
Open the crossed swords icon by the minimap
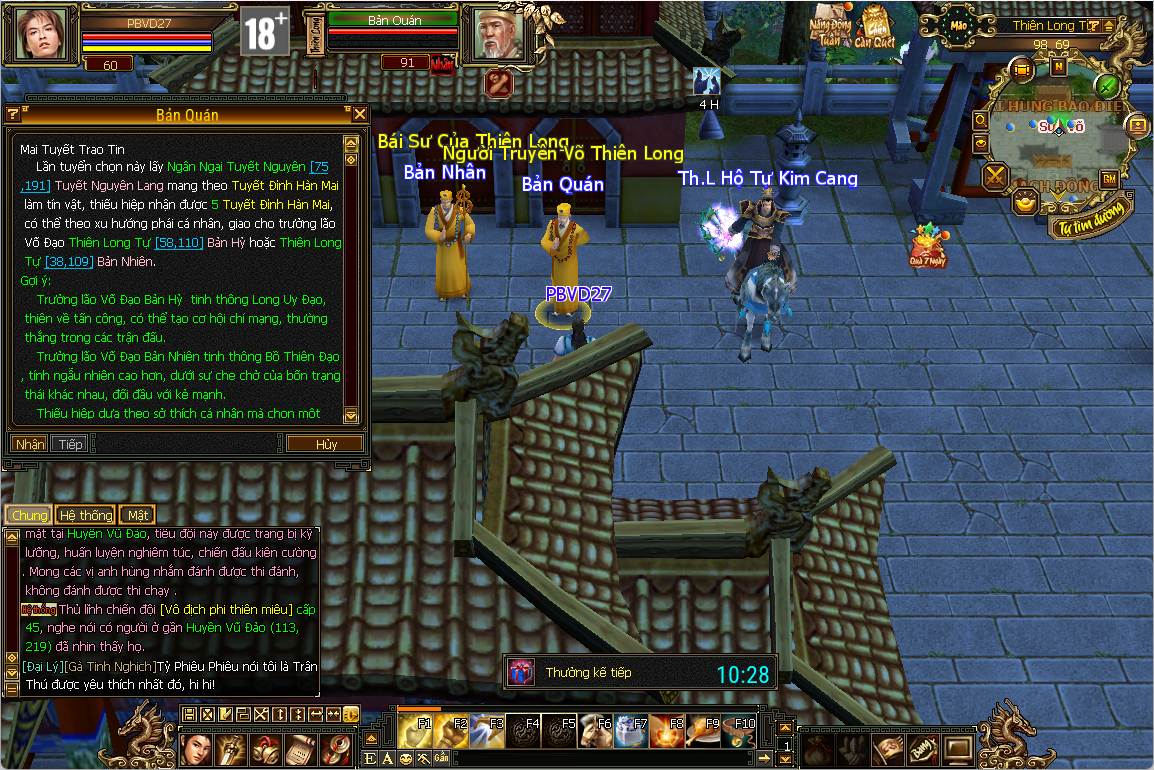click(996, 178)
